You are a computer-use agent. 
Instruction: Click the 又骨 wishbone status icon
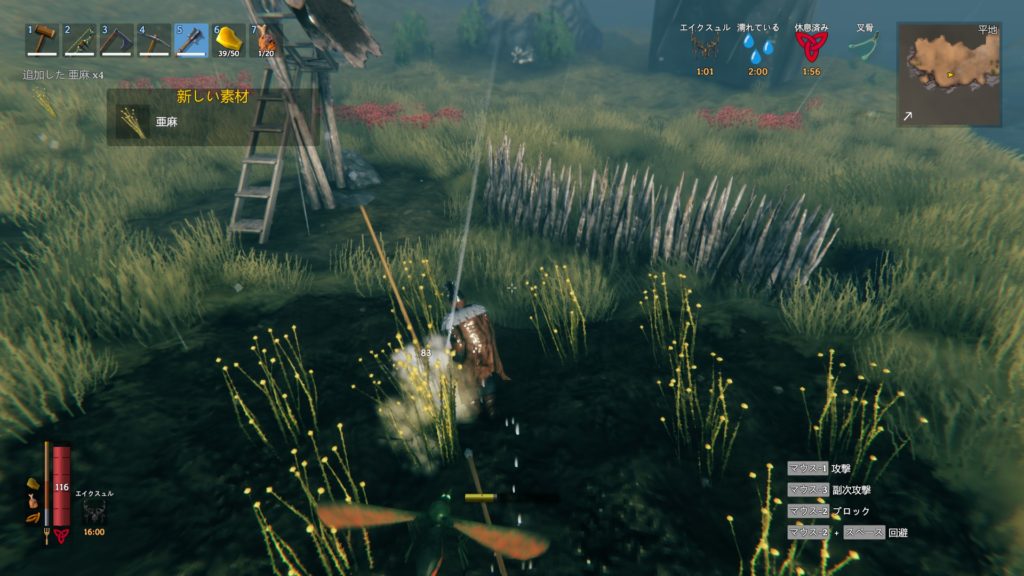863,47
